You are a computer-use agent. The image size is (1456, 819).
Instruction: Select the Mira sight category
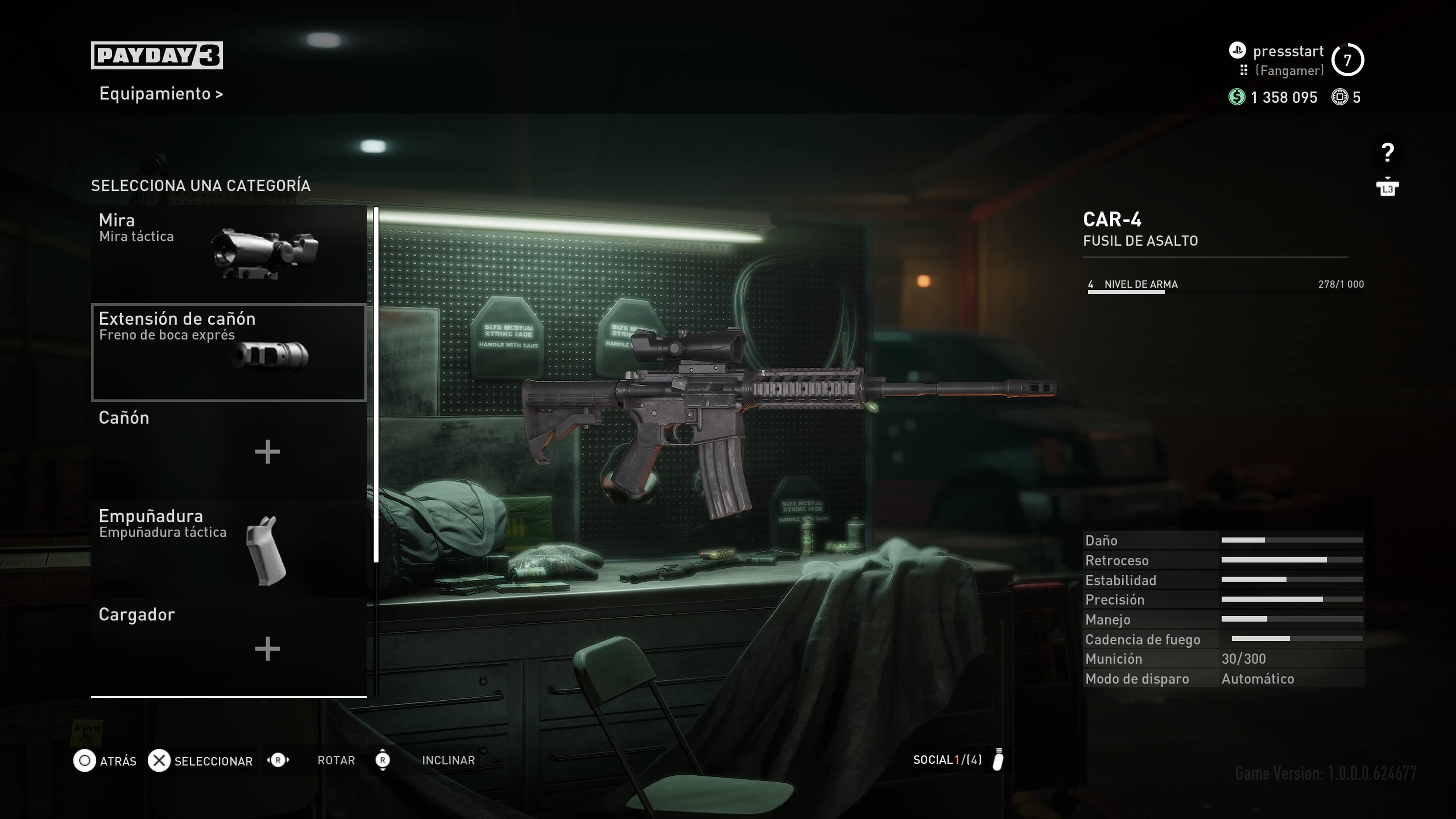point(228,253)
